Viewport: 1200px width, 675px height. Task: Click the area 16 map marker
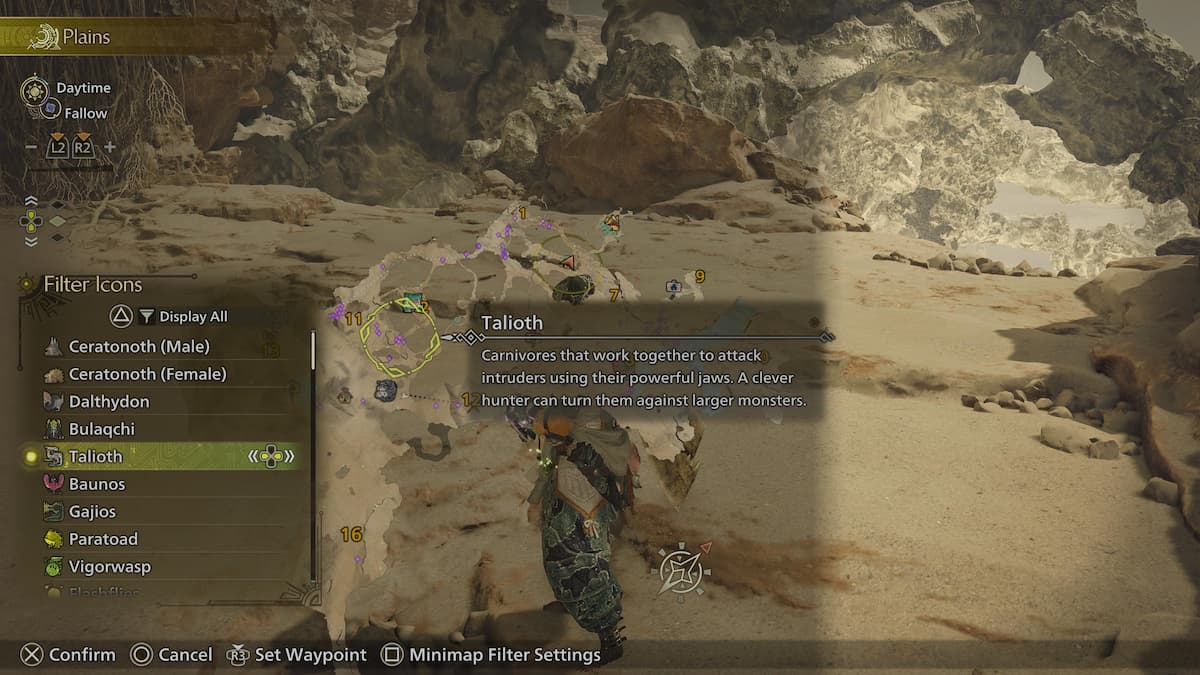[x=351, y=535]
